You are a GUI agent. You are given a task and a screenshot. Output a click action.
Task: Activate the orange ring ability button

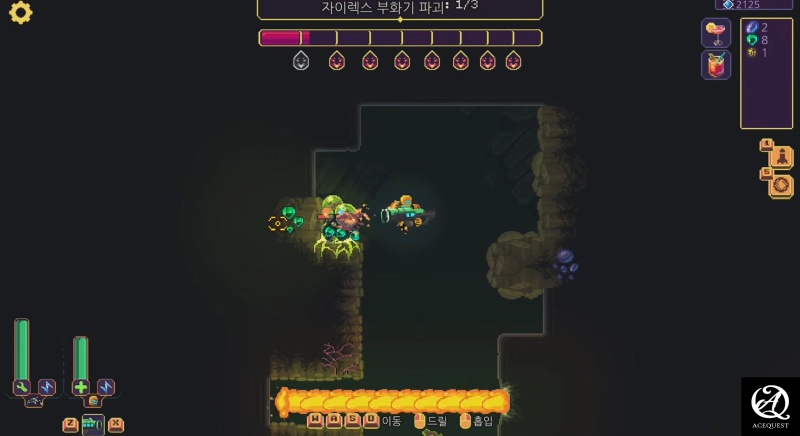781,185
